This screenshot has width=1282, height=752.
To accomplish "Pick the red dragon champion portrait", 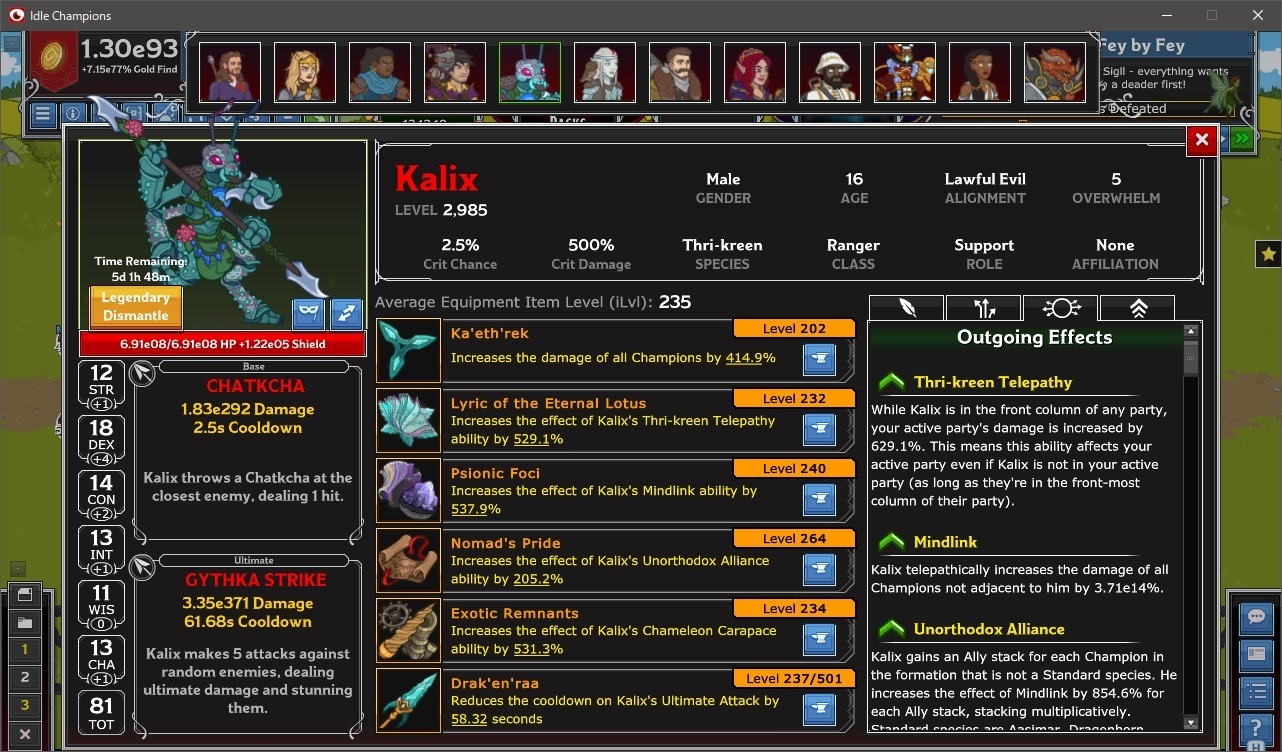I will click(1055, 72).
